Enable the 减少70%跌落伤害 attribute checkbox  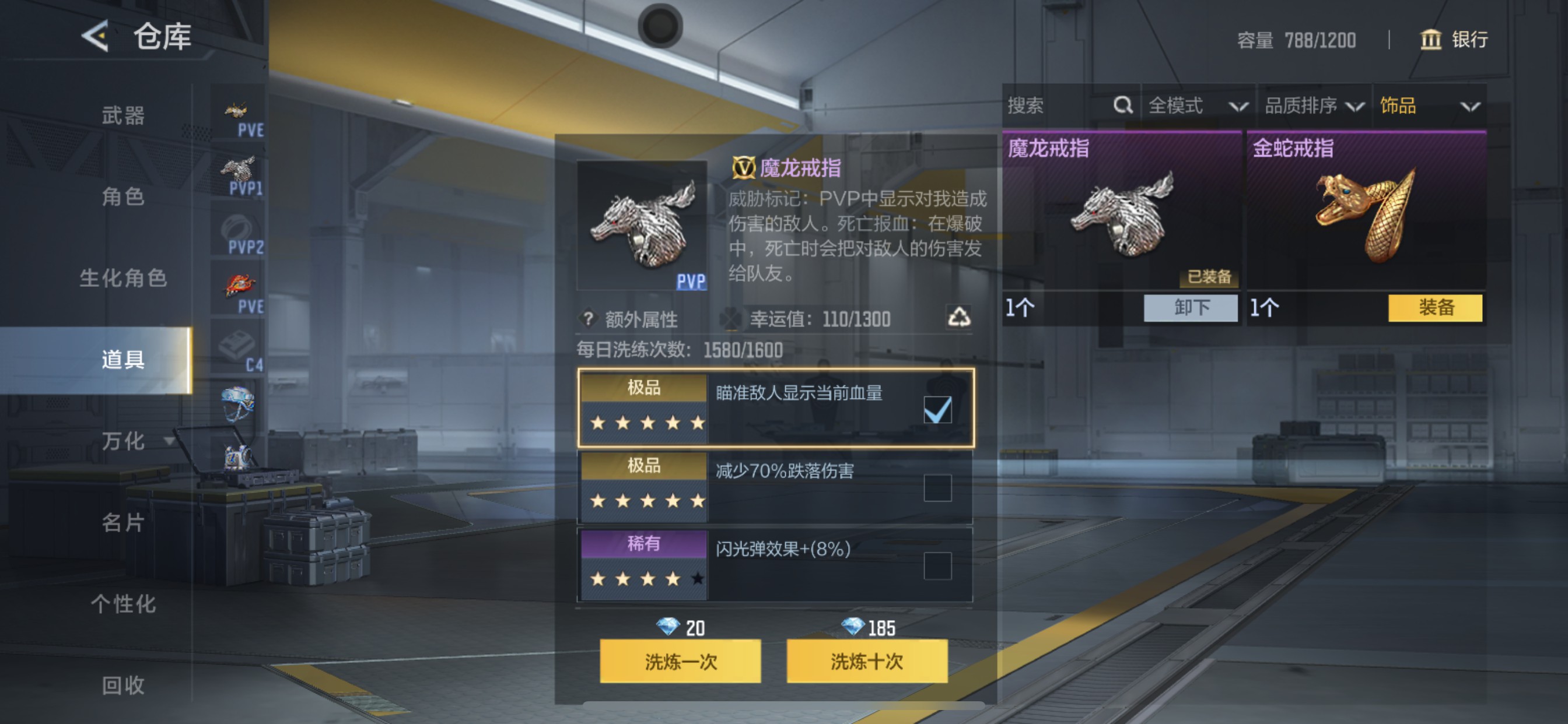(937, 487)
